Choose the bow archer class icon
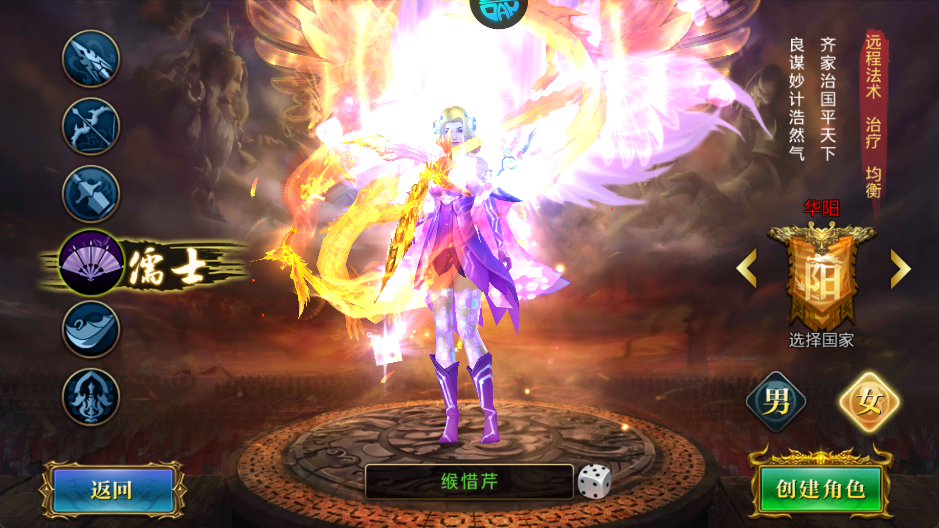939x528 pixels. 91,126
